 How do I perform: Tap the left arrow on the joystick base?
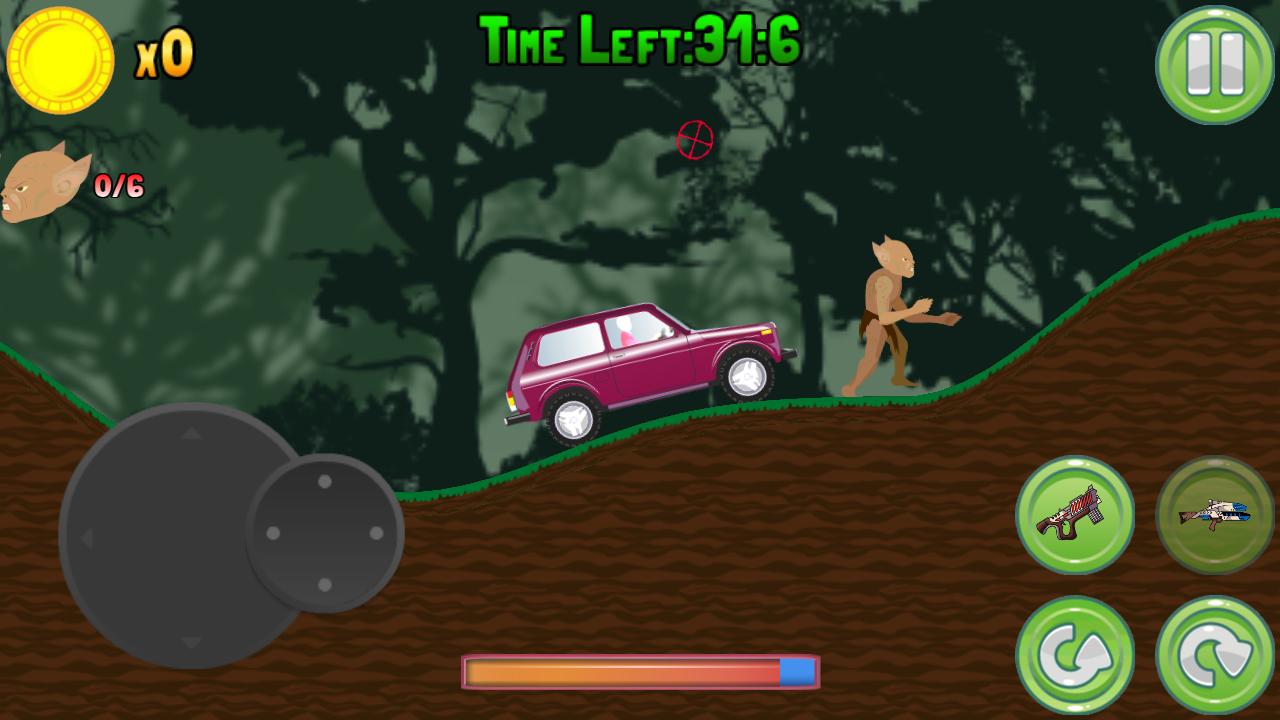[87, 538]
